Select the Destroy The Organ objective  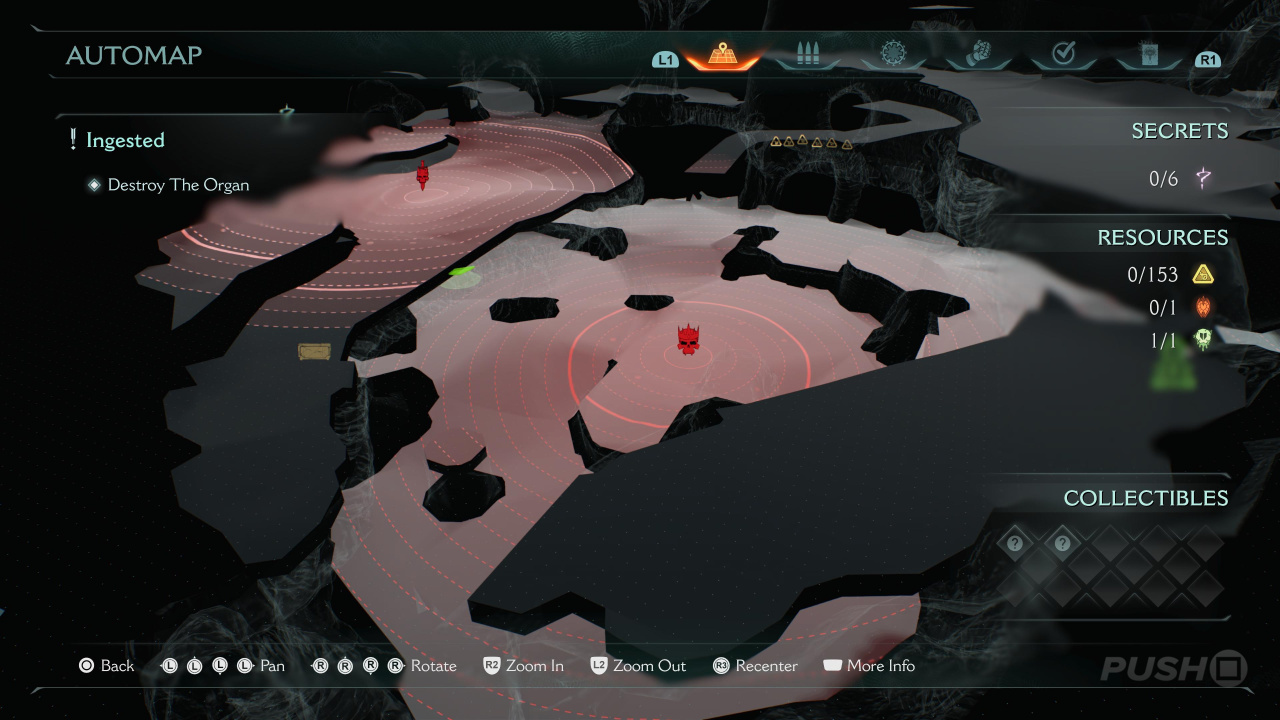[178, 185]
